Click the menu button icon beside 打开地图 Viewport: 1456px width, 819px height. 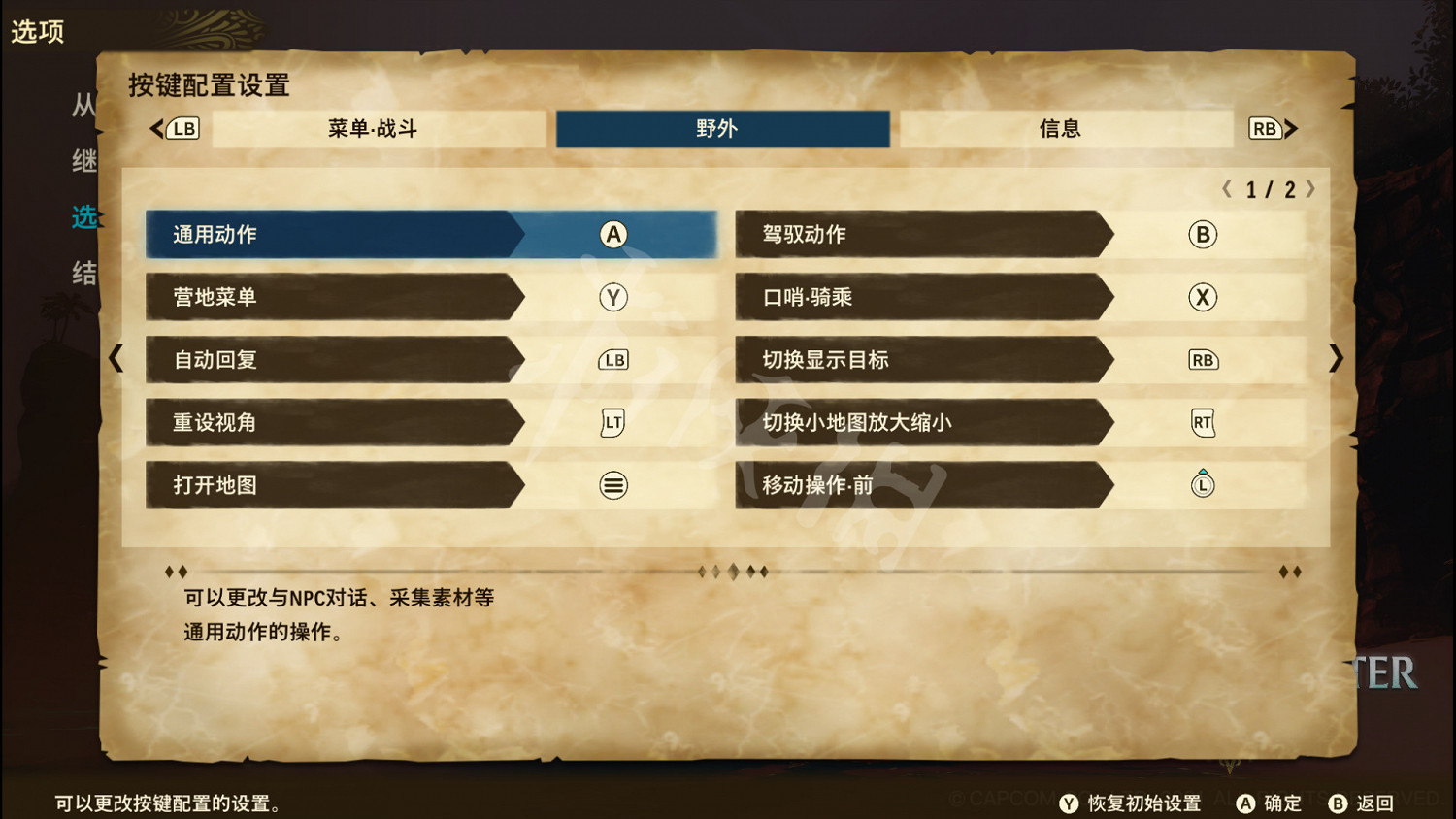[612, 485]
